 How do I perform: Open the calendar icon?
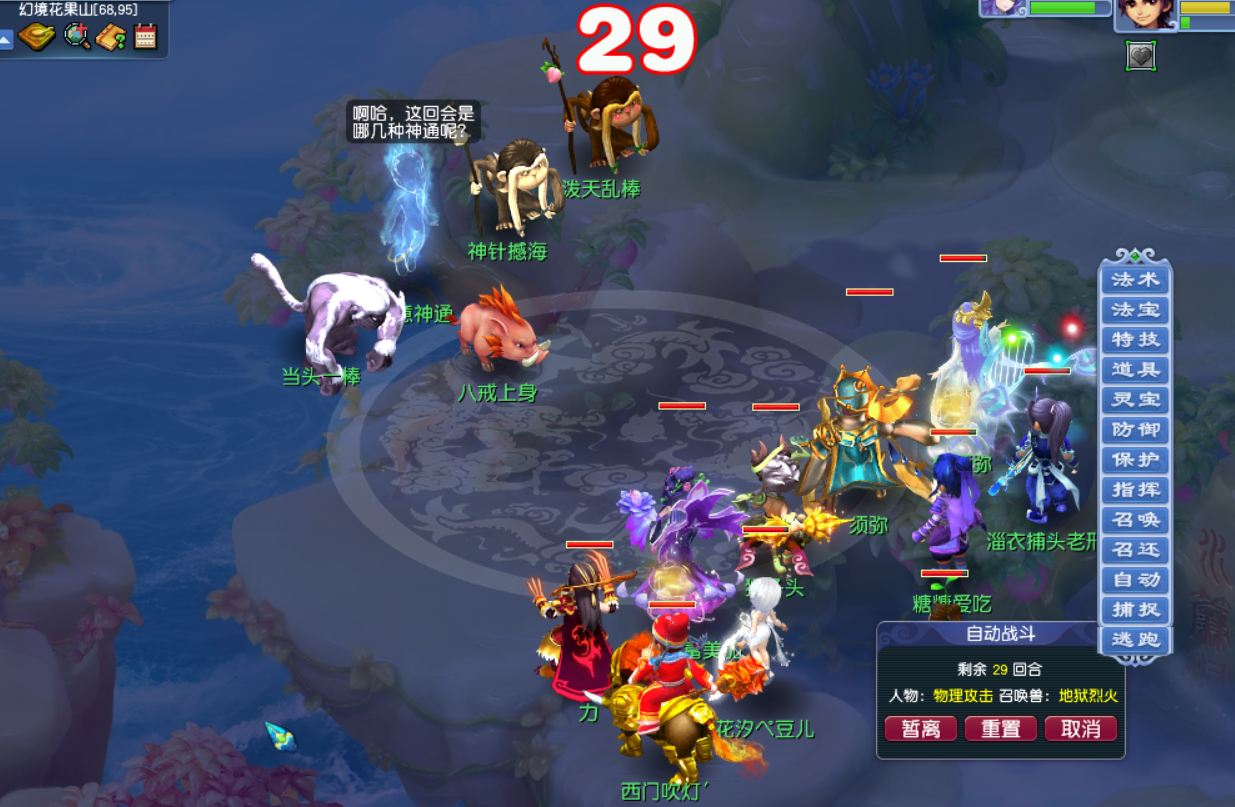(x=146, y=37)
